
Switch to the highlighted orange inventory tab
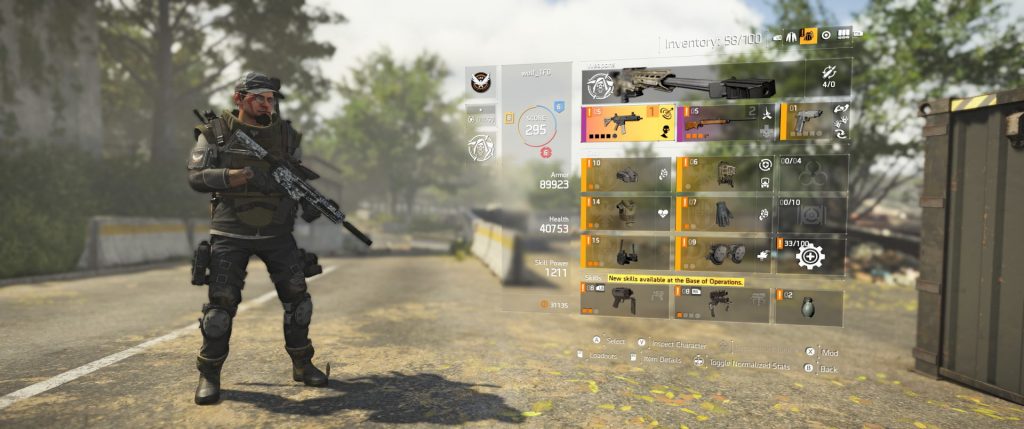809,36
